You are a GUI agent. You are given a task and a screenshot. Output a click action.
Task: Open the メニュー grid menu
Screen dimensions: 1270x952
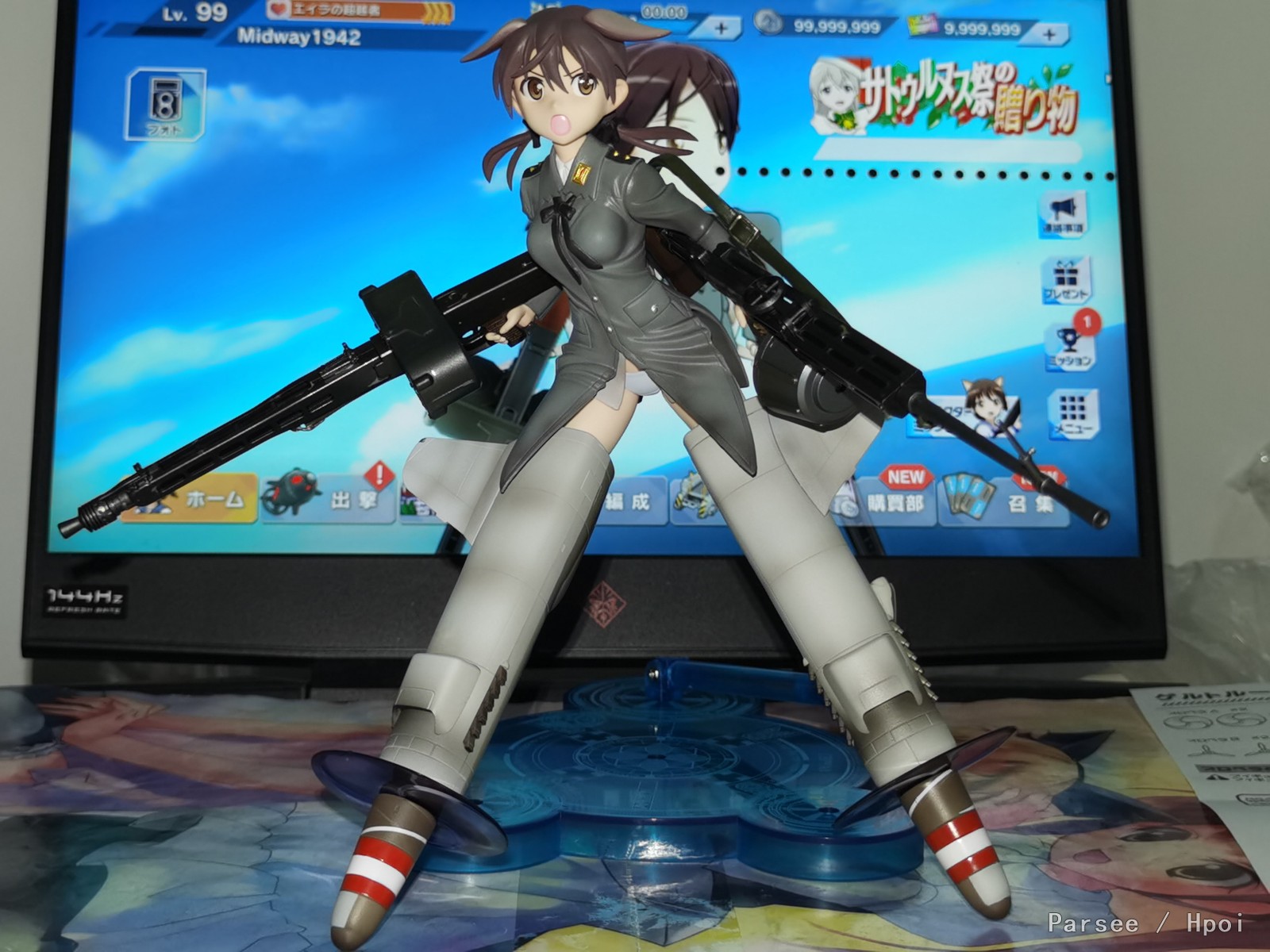[x=1073, y=413]
